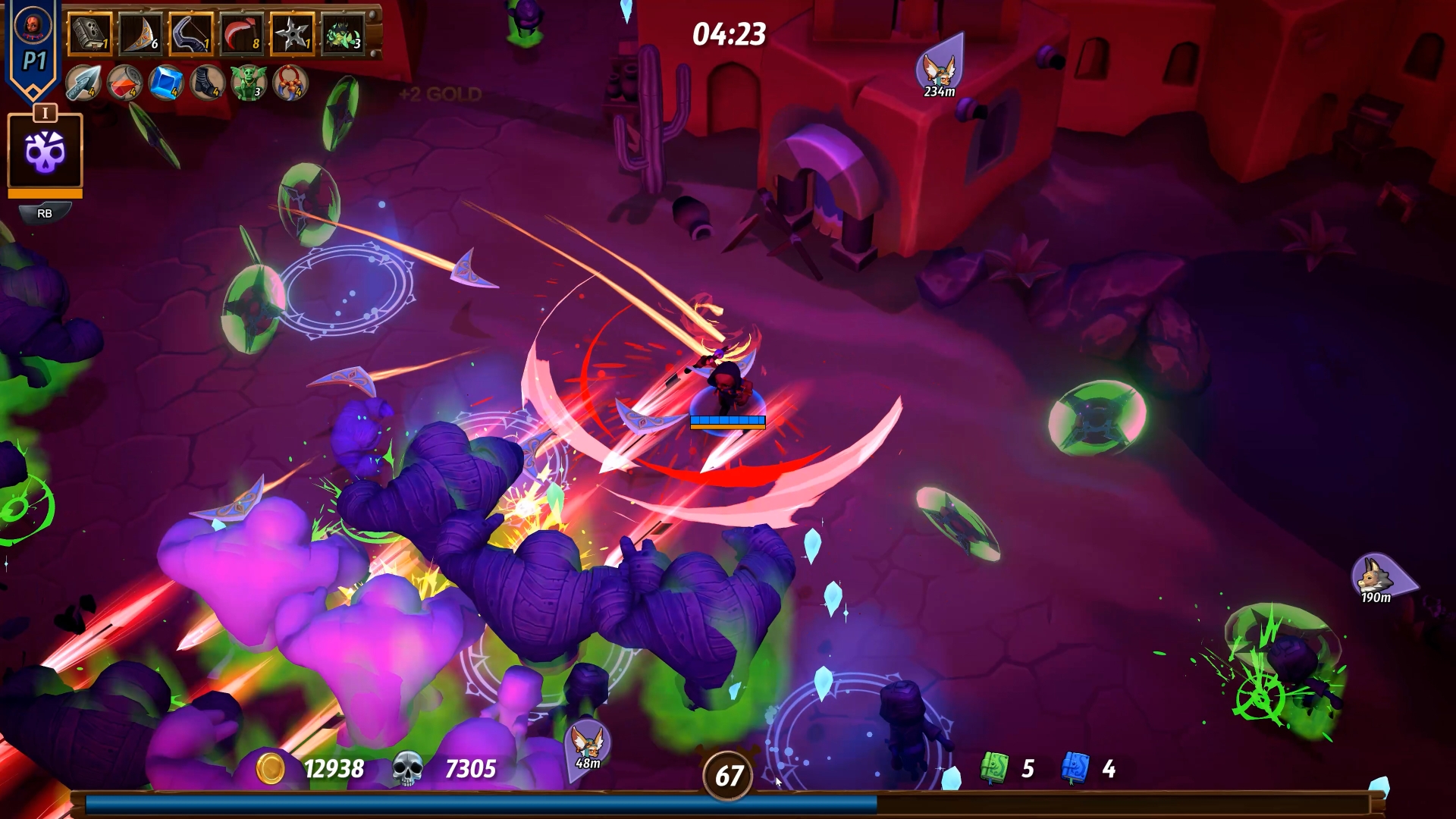The image size is (1456, 819).
Task: Click the blue tome counter icon
Action: (1075, 768)
